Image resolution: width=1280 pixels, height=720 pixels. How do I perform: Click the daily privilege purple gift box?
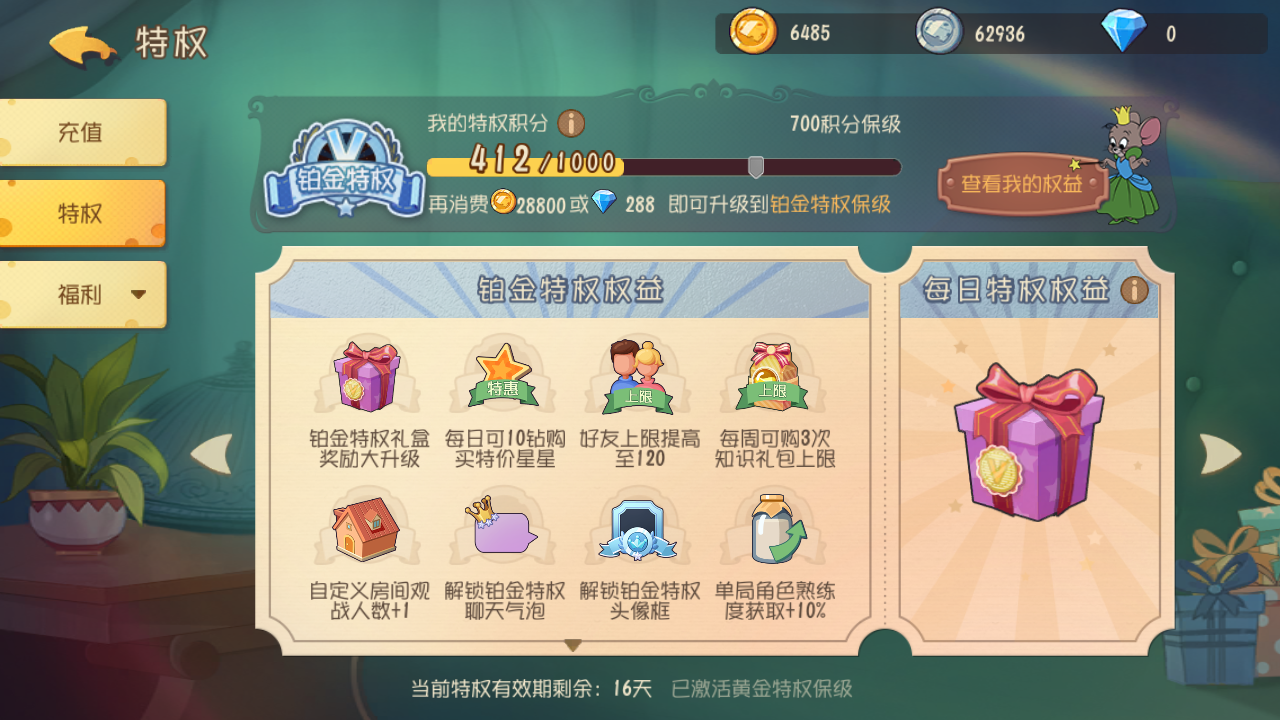1027,445
